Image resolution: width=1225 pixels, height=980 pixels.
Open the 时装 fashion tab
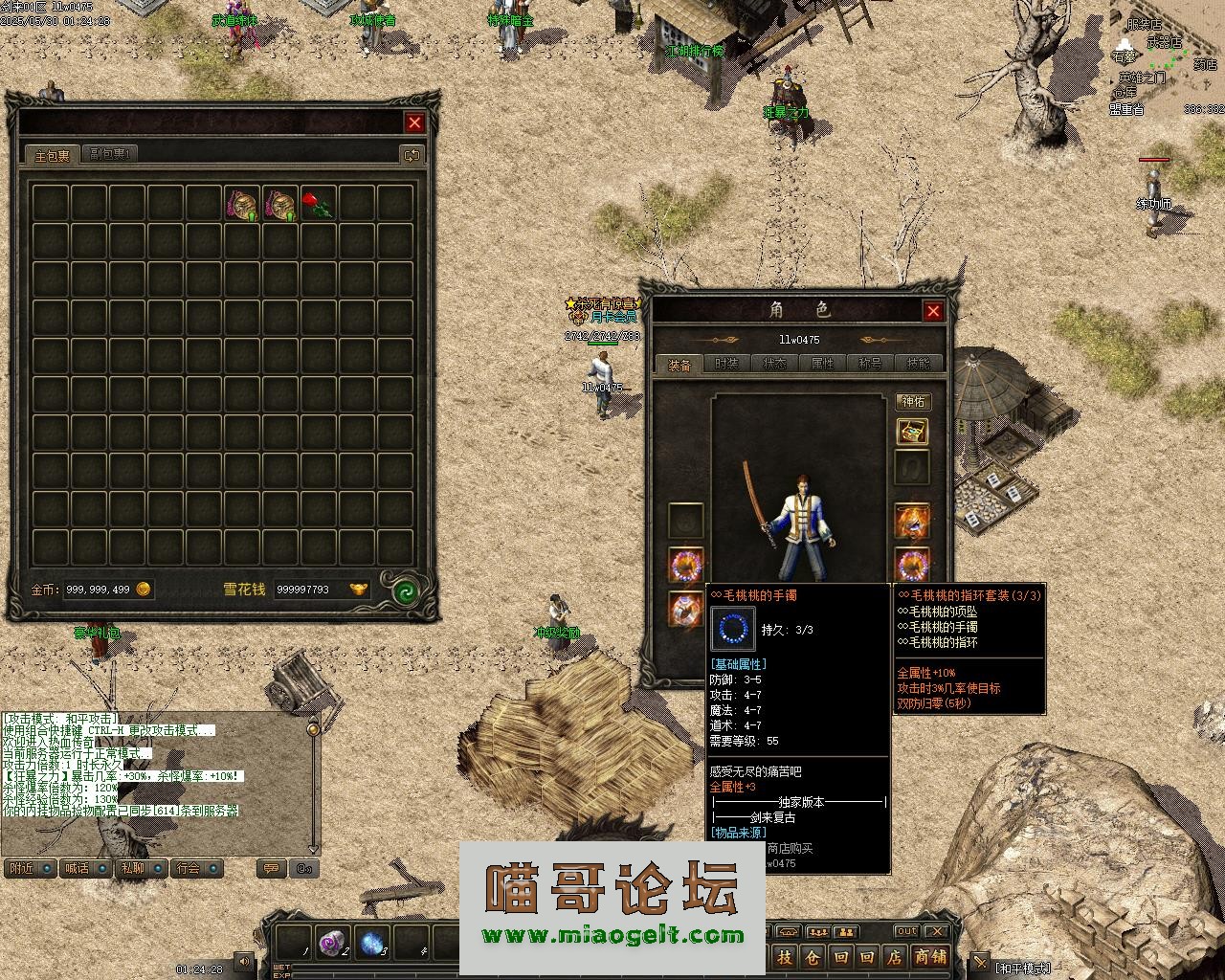[726, 364]
